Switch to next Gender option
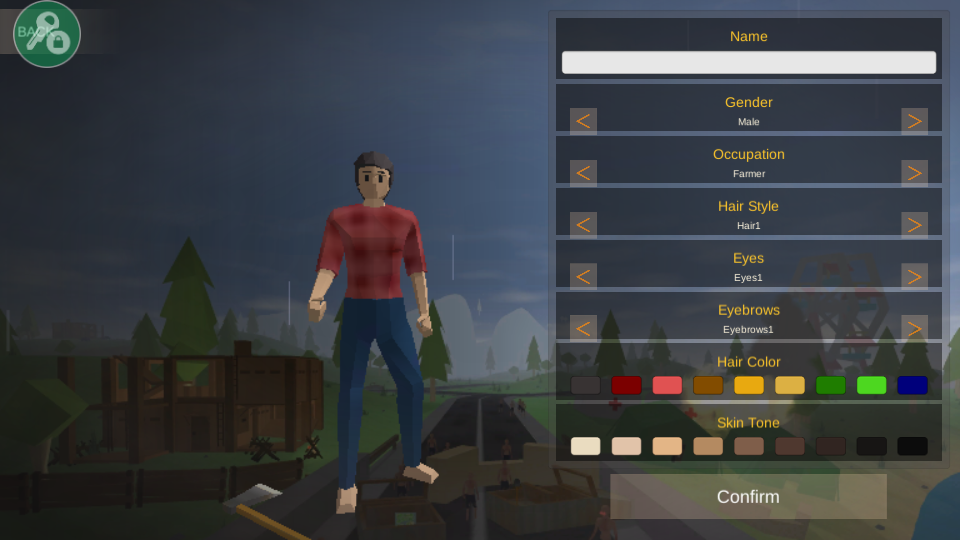960x540 pixels. click(914, 122)
